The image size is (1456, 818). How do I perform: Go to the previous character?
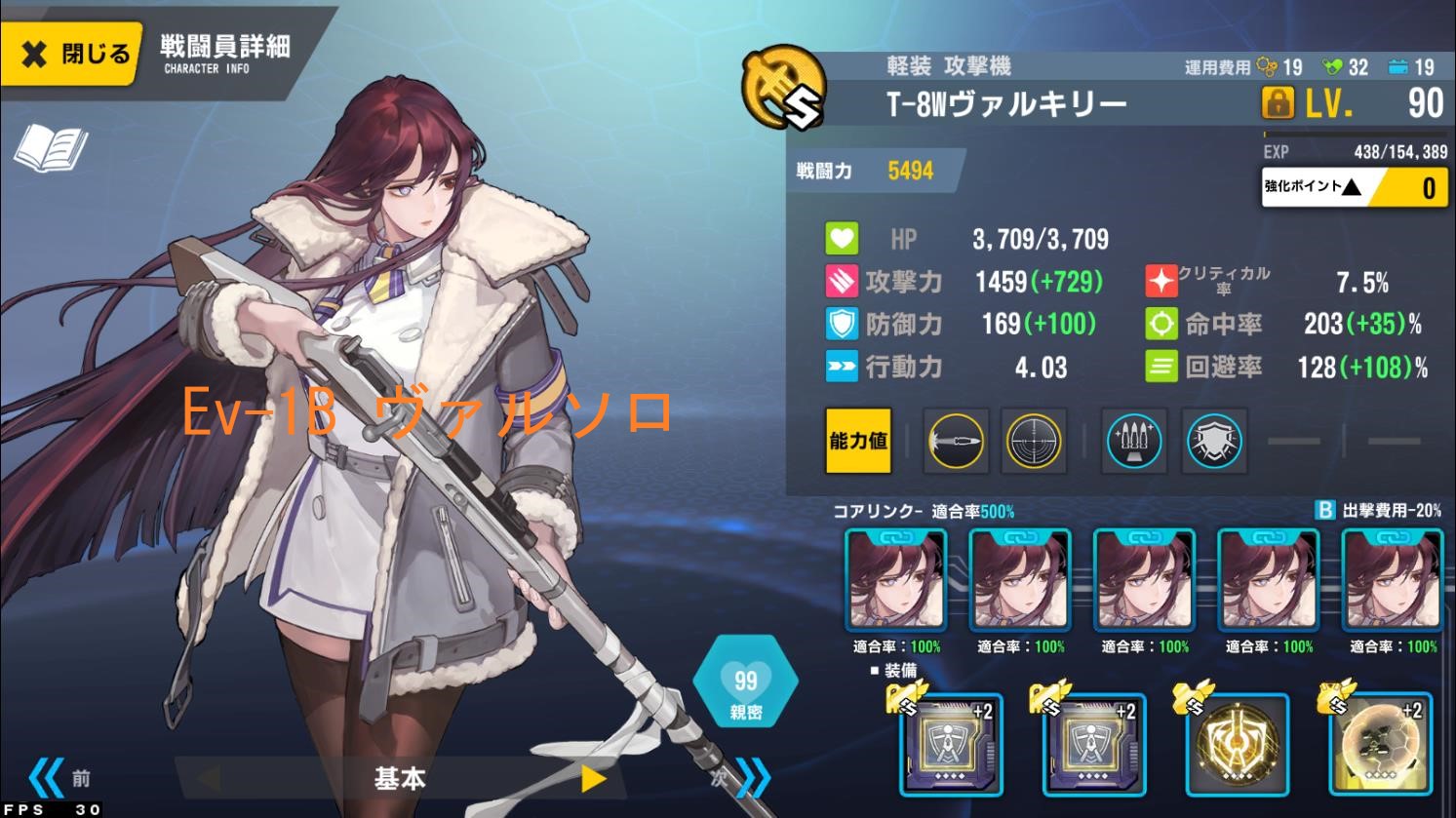click(57, 778)
